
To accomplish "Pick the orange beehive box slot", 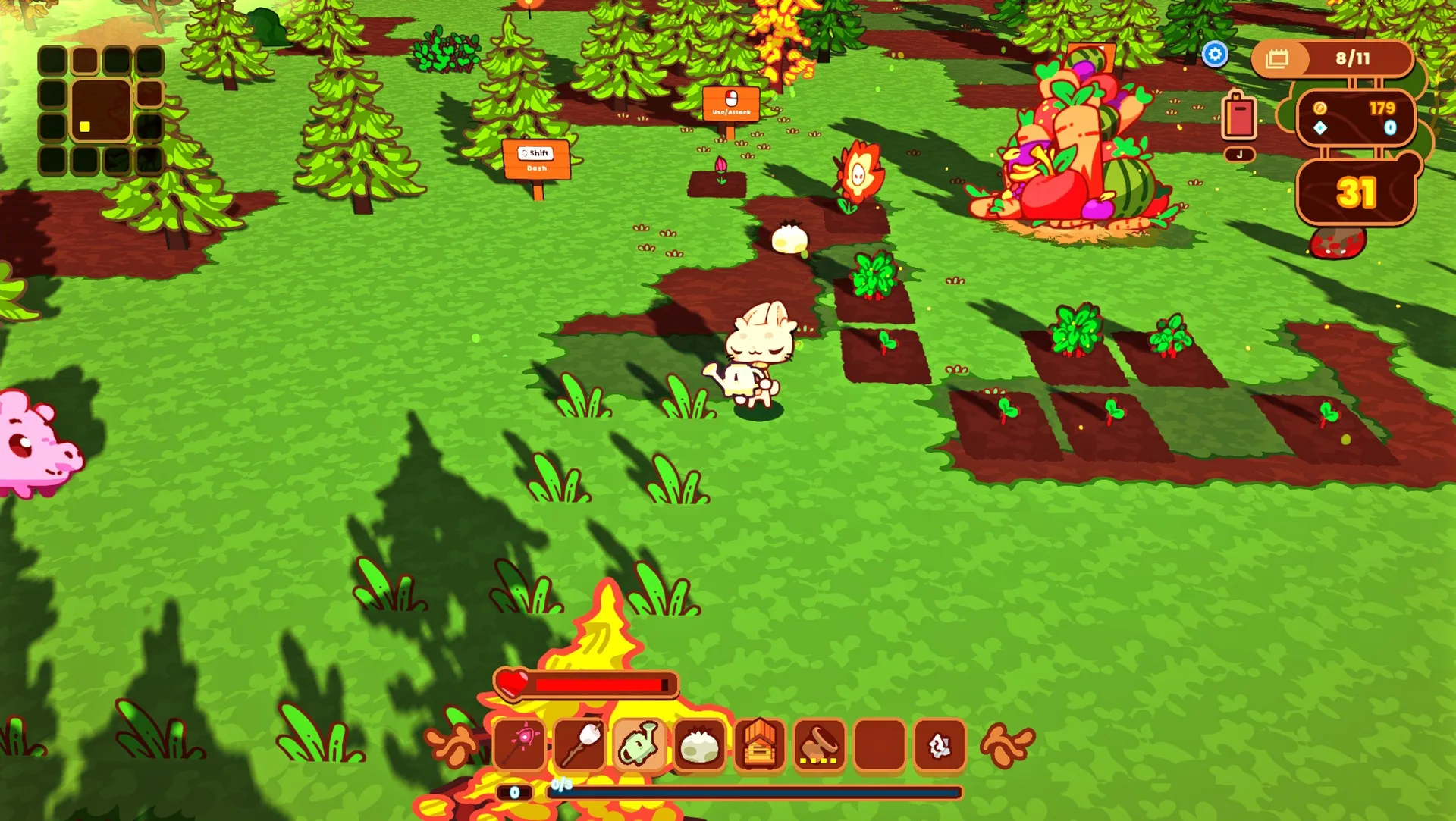I will pyautogui.click(x=759, y=746).
